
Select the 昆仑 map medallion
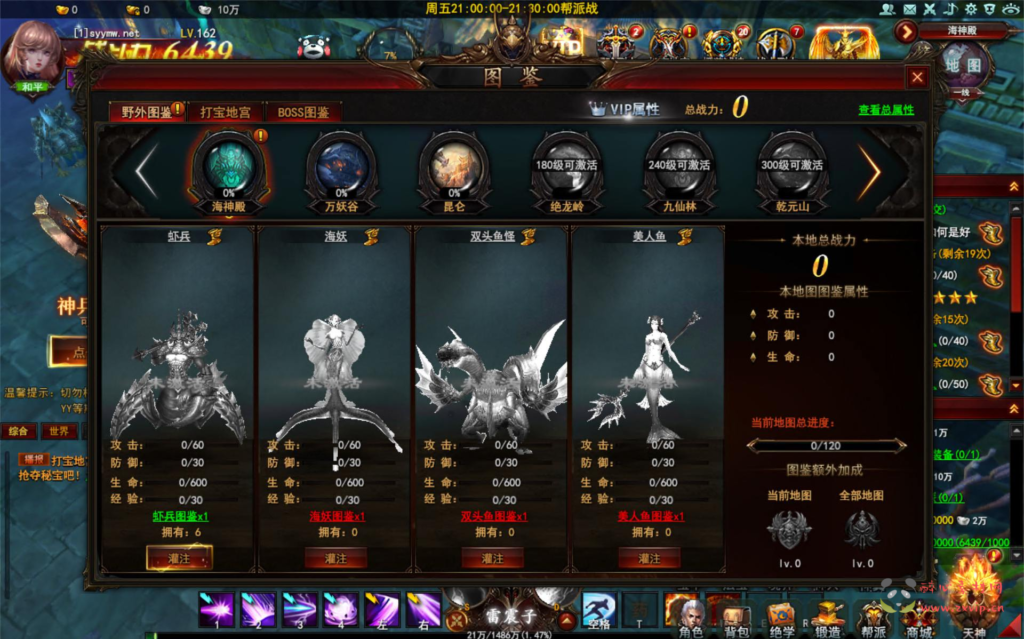[454, 163]
